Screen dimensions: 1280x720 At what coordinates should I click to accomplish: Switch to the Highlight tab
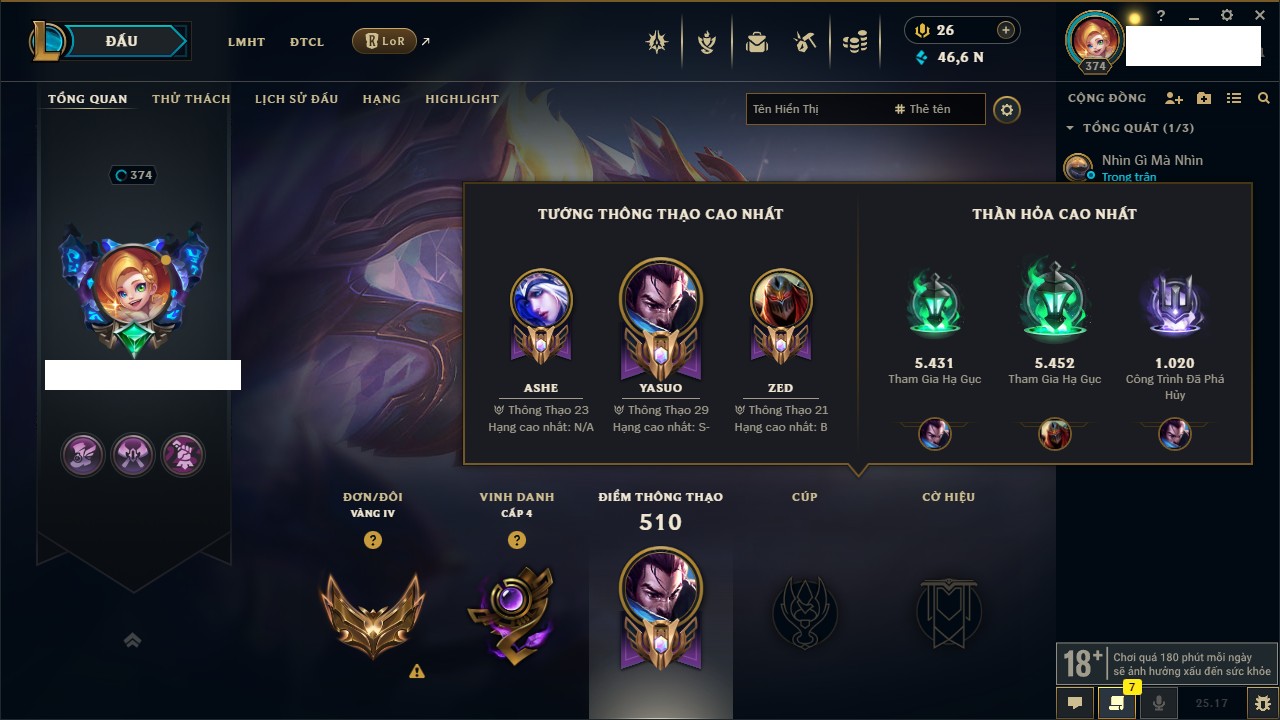coord(461,99)
